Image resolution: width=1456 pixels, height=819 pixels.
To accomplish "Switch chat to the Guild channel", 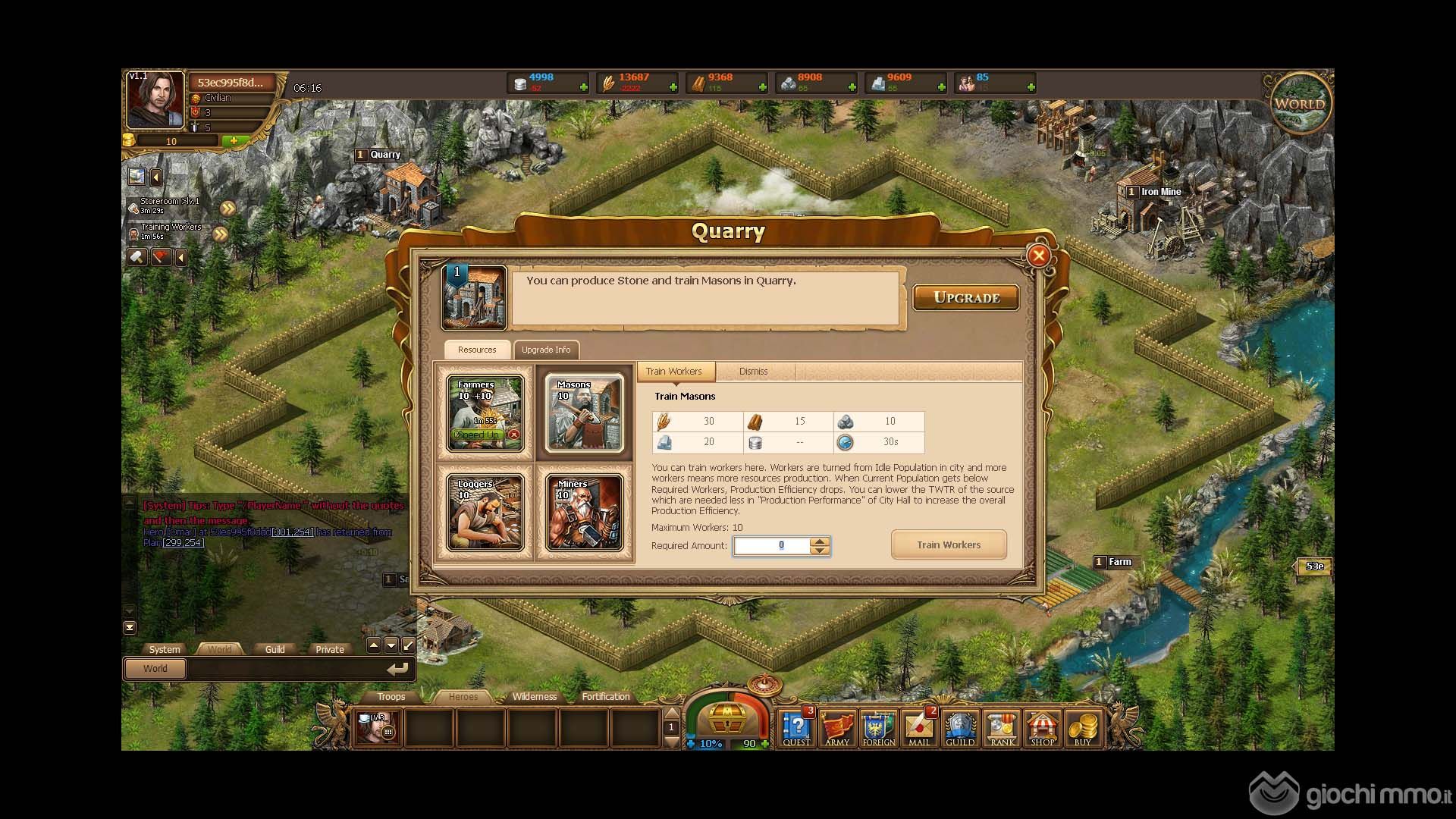I will 275,649.
